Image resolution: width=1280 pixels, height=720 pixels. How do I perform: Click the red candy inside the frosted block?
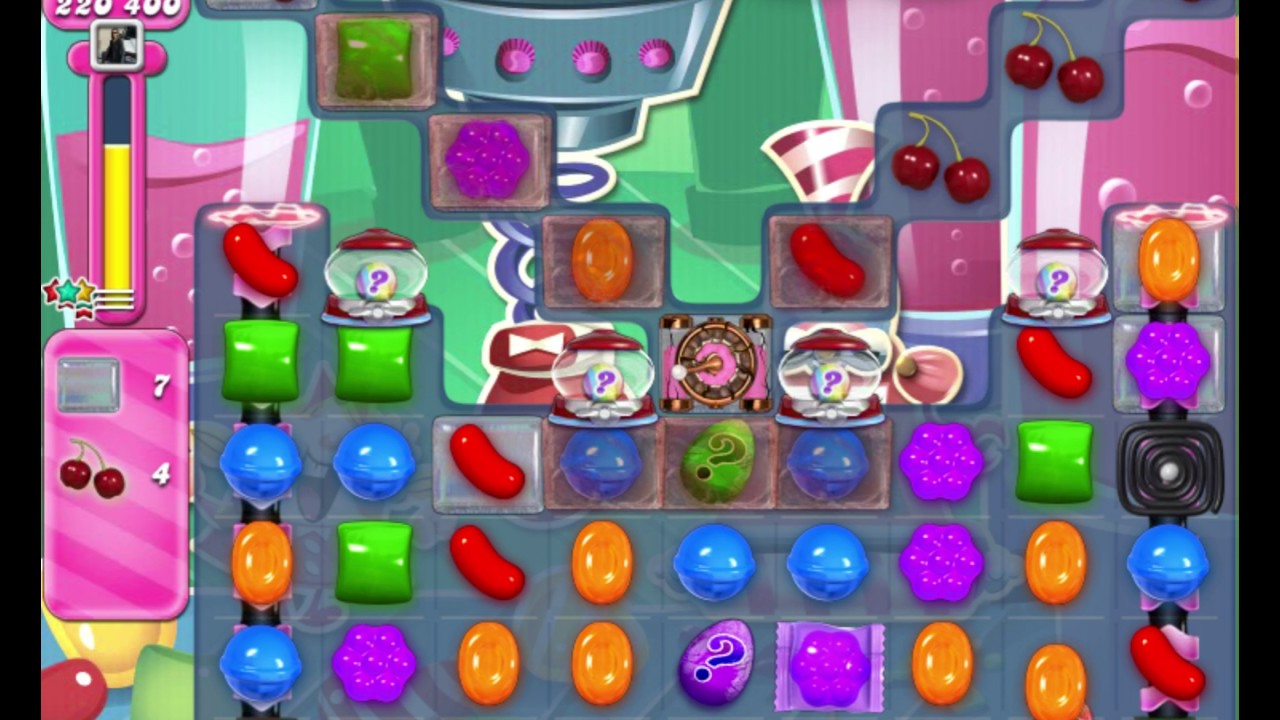(x=488, y=467)
